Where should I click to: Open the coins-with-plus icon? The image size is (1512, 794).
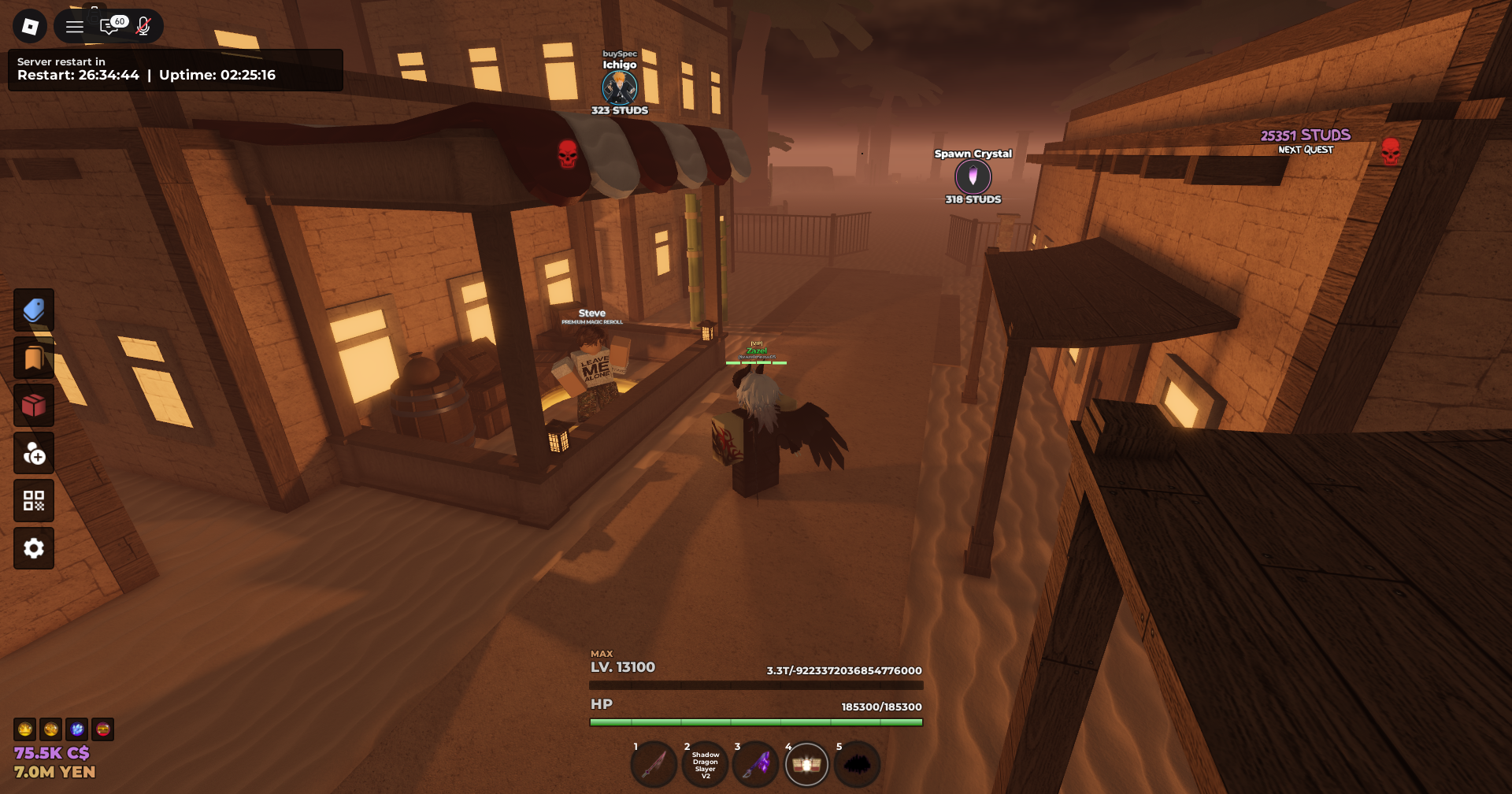(34, 453)
